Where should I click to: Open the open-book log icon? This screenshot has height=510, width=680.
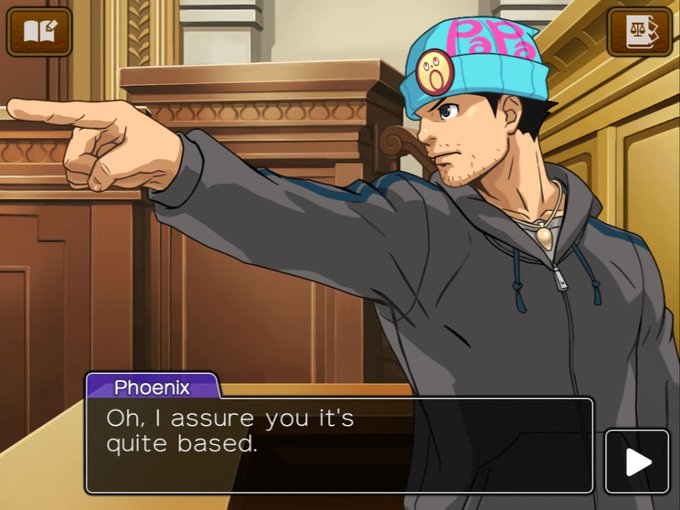(39, 33)
